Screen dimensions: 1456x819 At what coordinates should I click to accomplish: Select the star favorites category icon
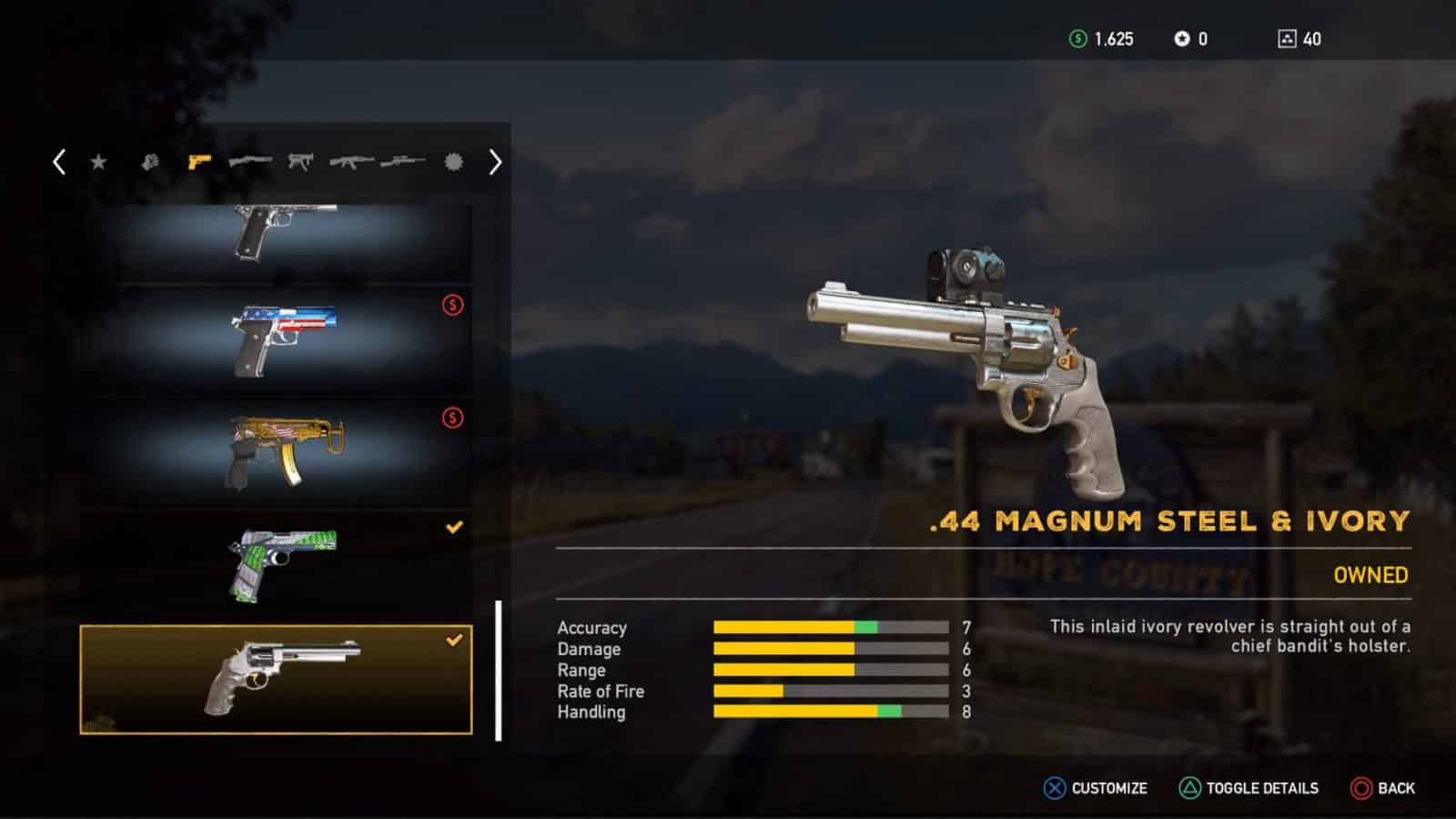[x=99, y=162]
